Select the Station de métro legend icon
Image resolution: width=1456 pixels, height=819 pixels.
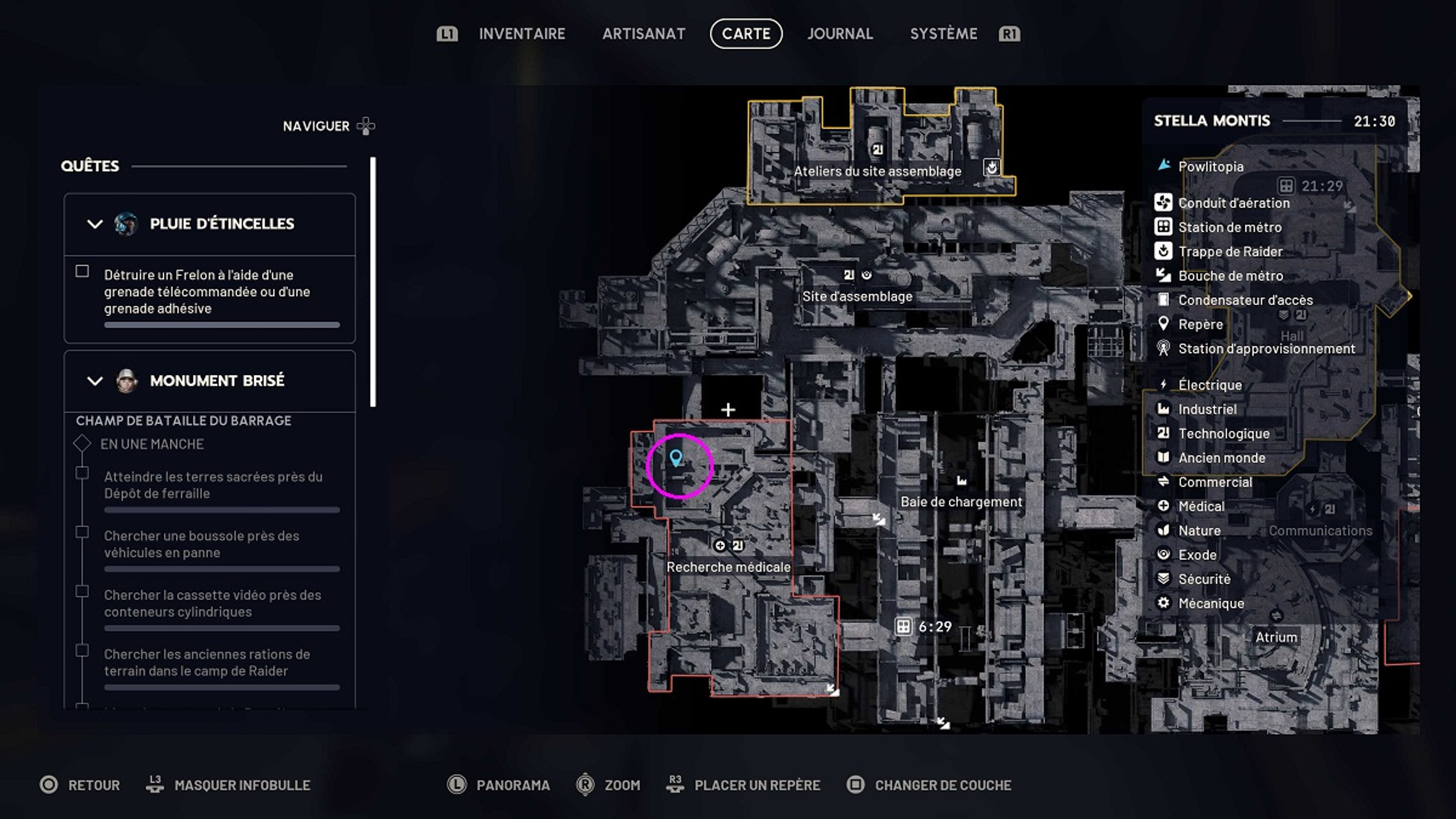point(1164,227)
